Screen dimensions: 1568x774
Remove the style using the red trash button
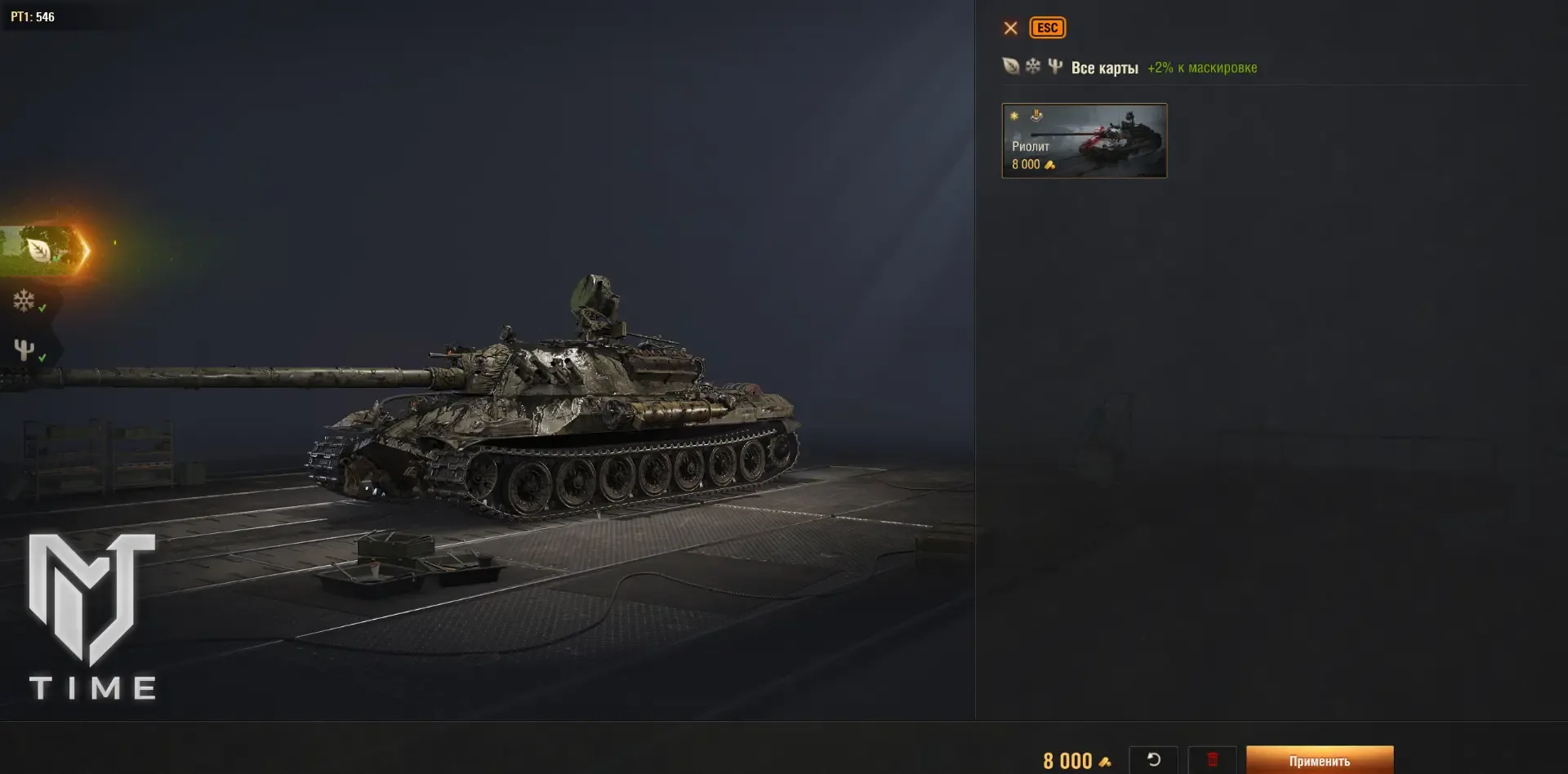click(x=1212, y=760)
